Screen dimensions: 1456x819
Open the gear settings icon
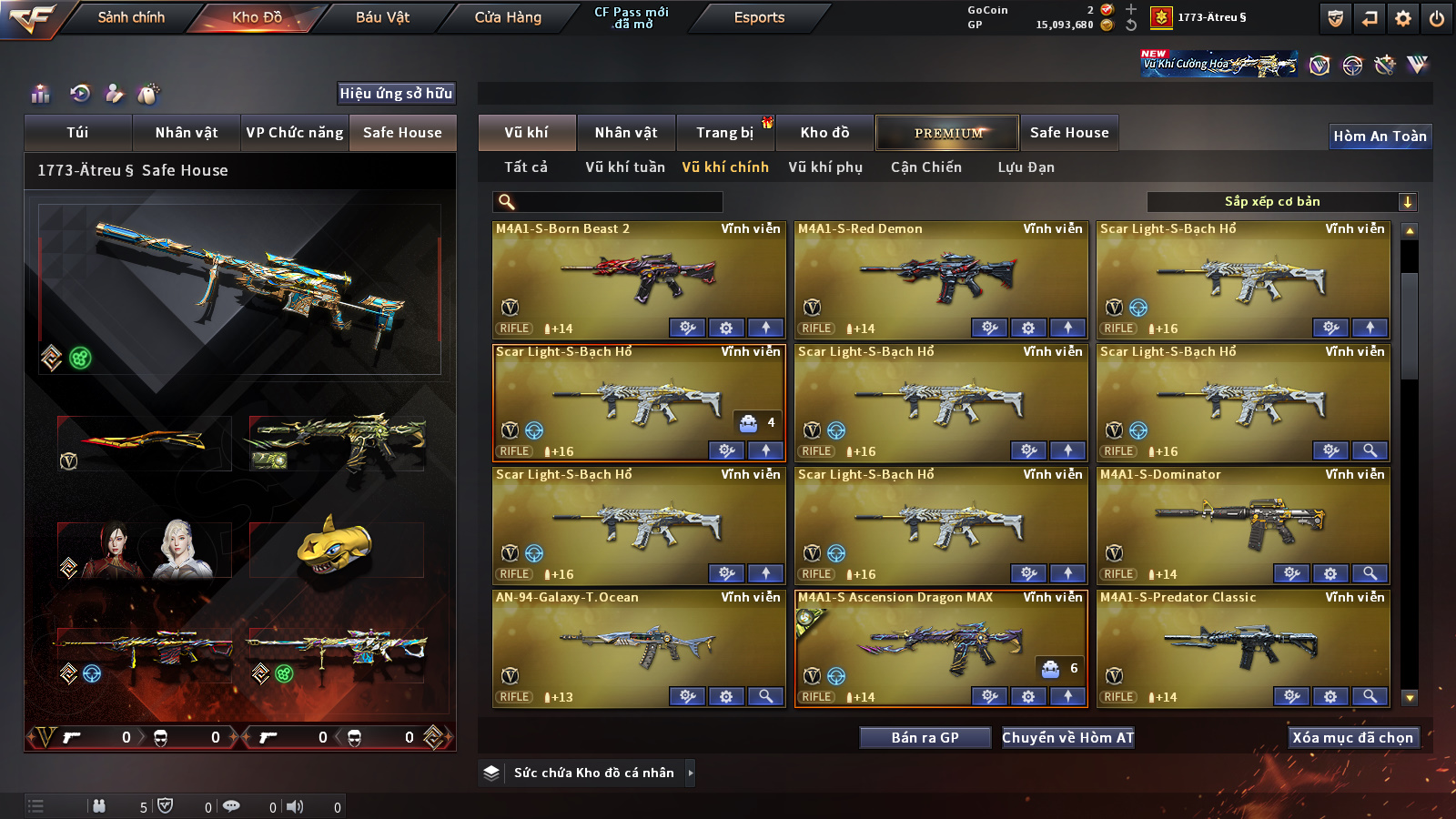pos(1403,18)
